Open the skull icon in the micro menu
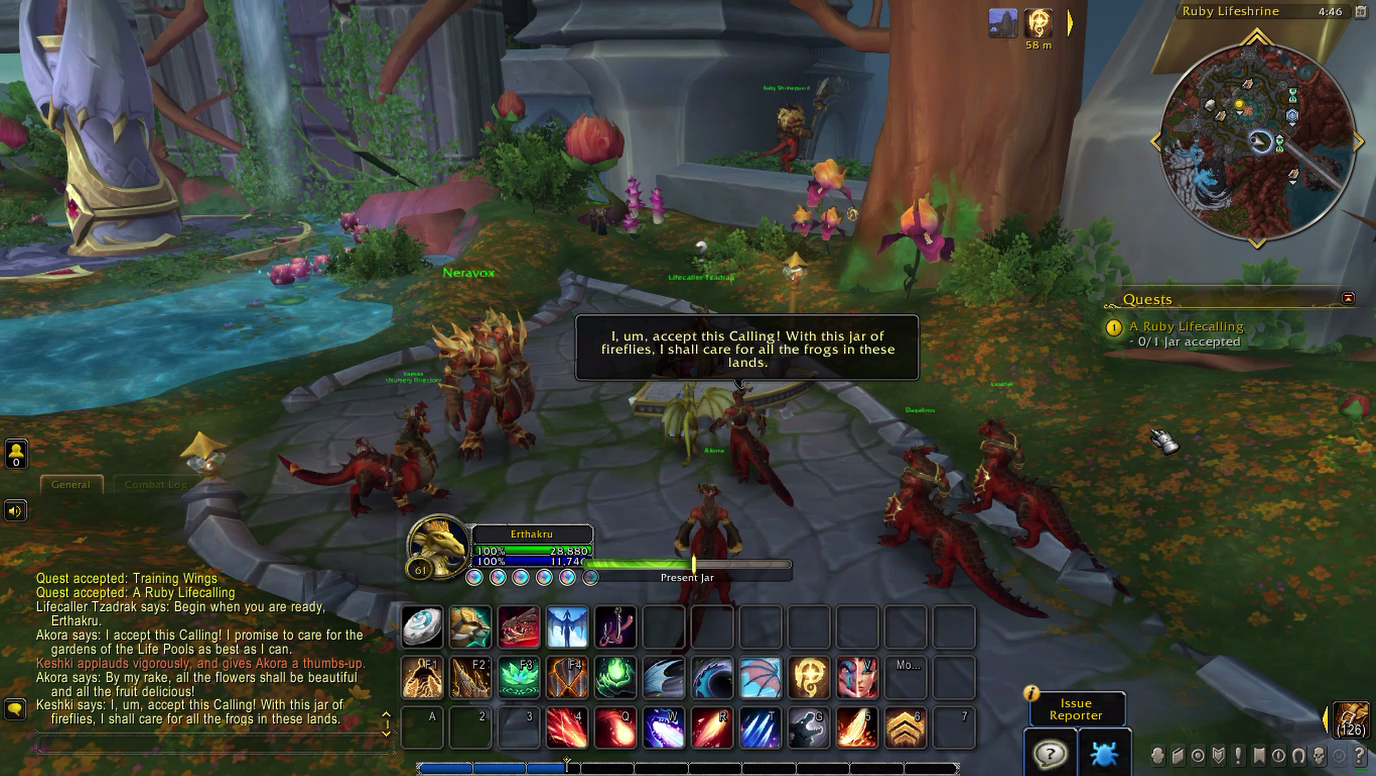This screenshot has height=776, width=1376. [x=1319, y=755]
